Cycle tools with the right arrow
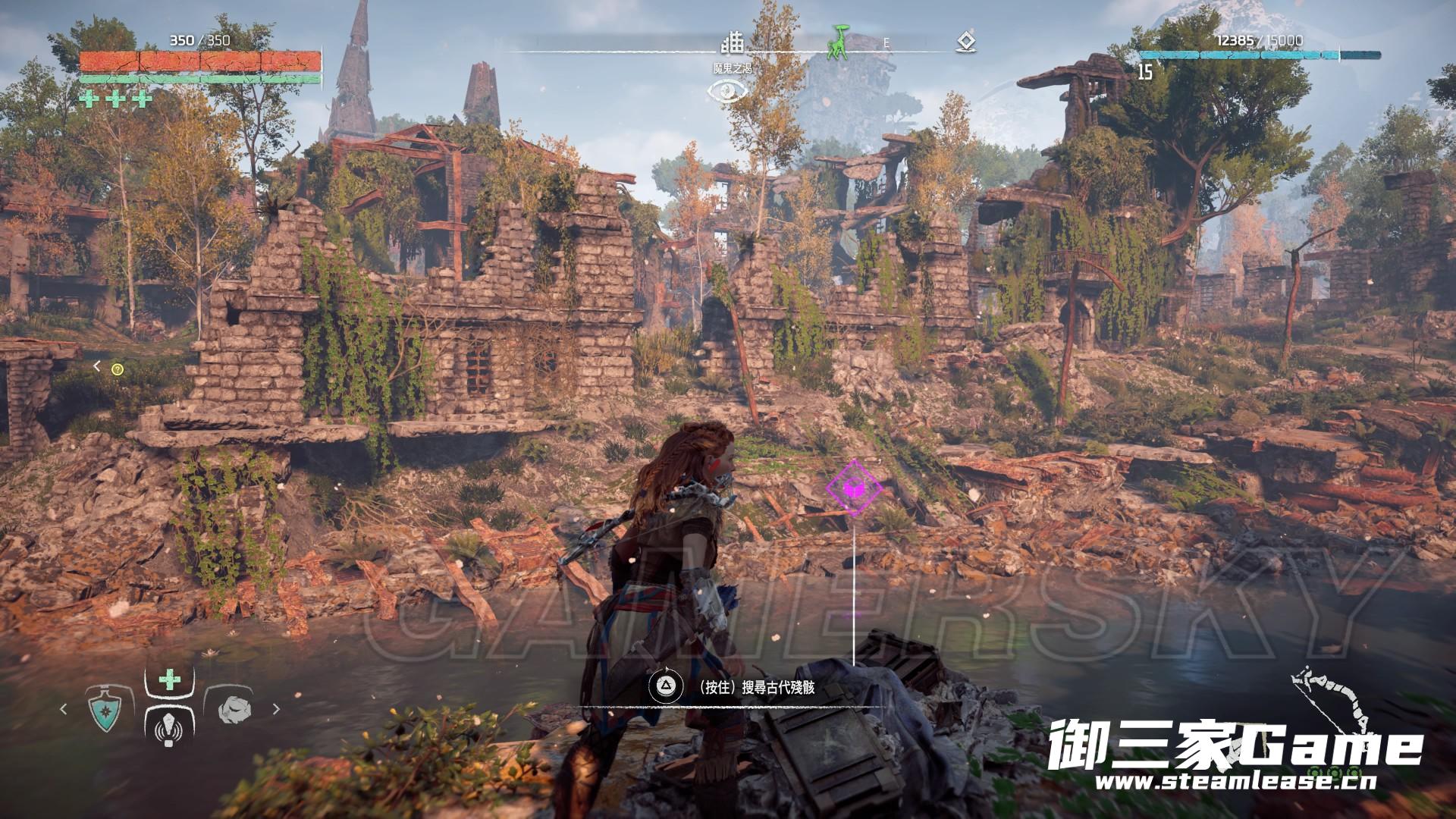The height and width of the screenshot is (819, 1456). 276,709
